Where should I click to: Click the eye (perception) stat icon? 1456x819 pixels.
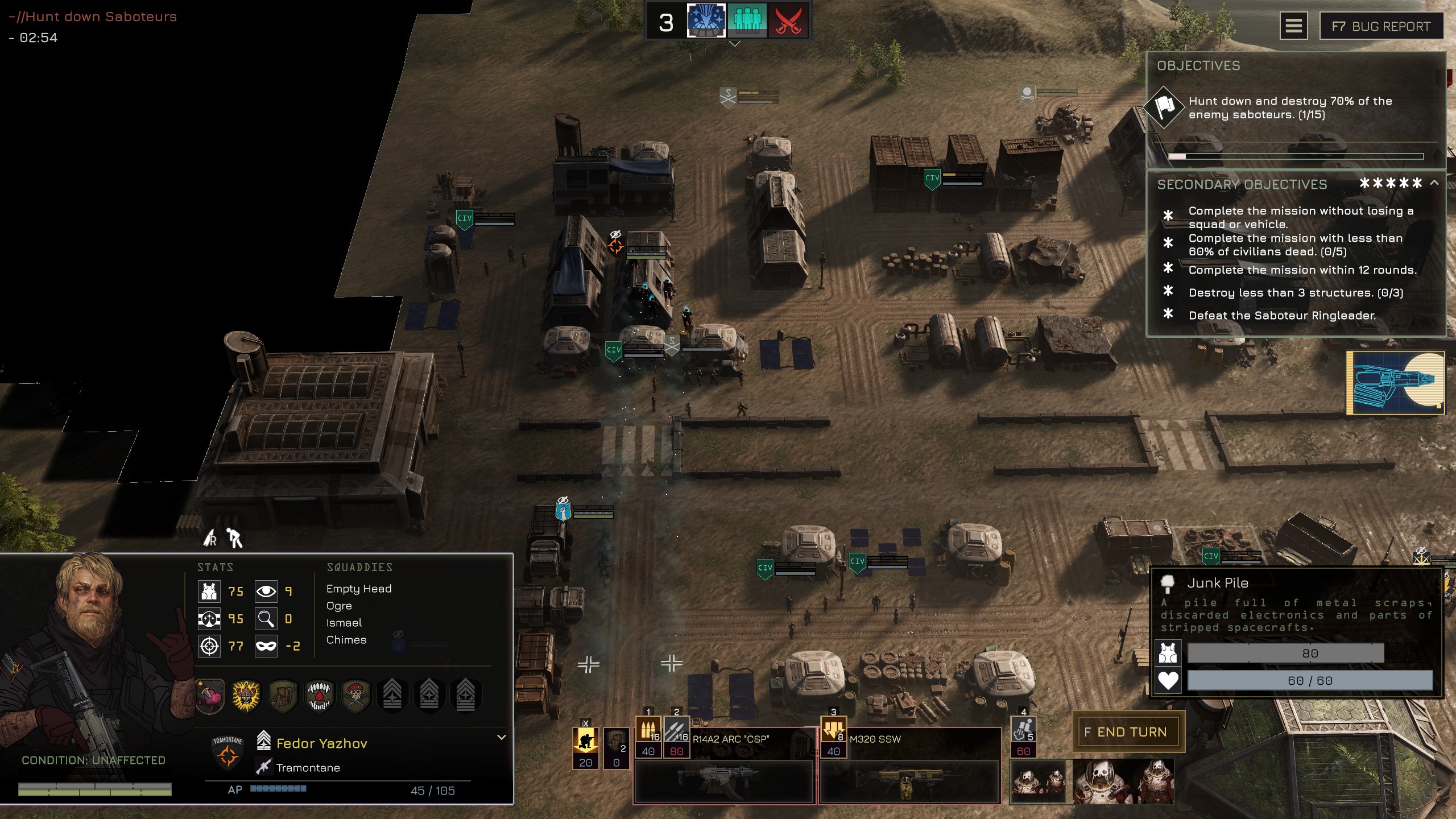(265, 591)
